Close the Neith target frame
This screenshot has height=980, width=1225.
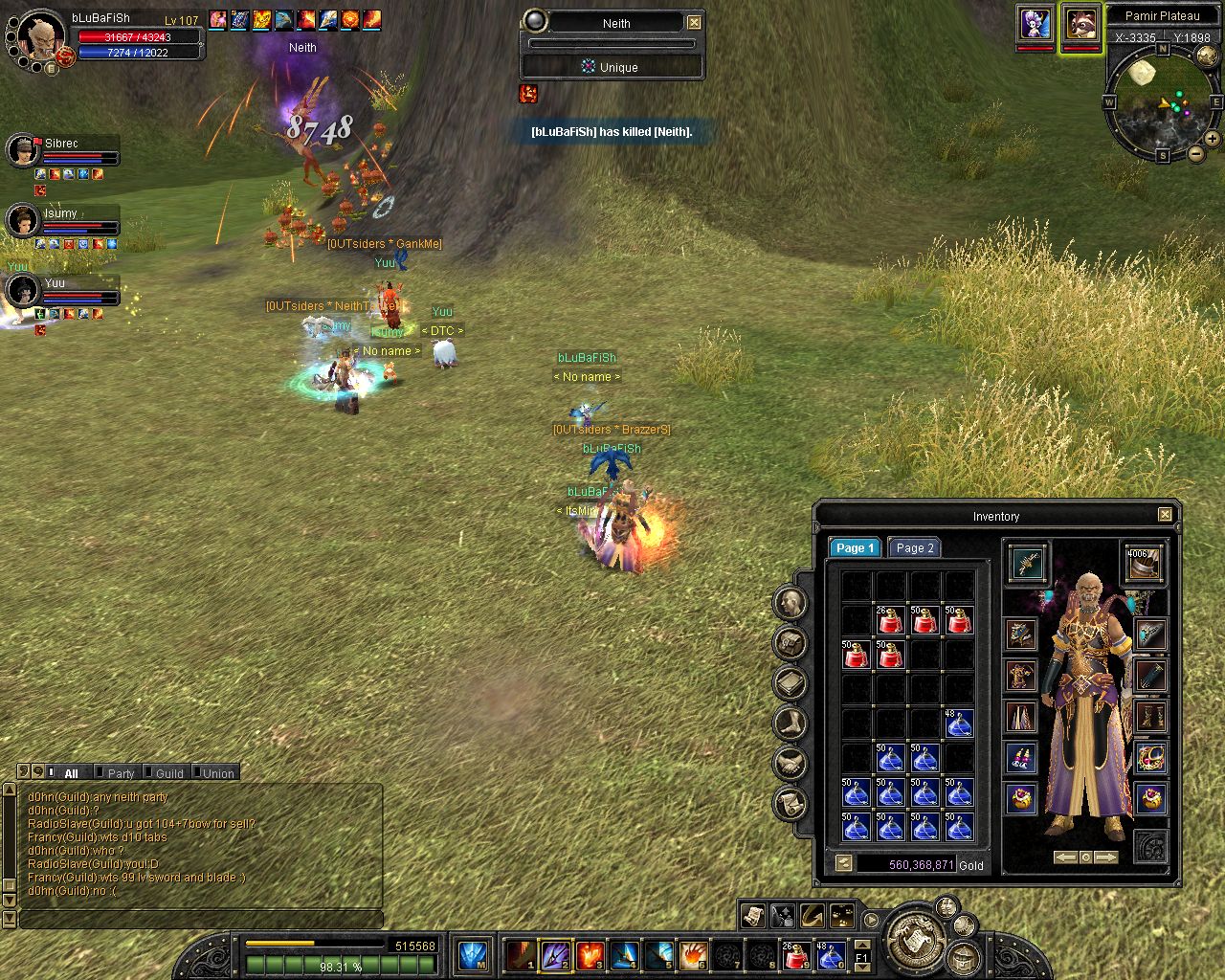pos(694,22)
